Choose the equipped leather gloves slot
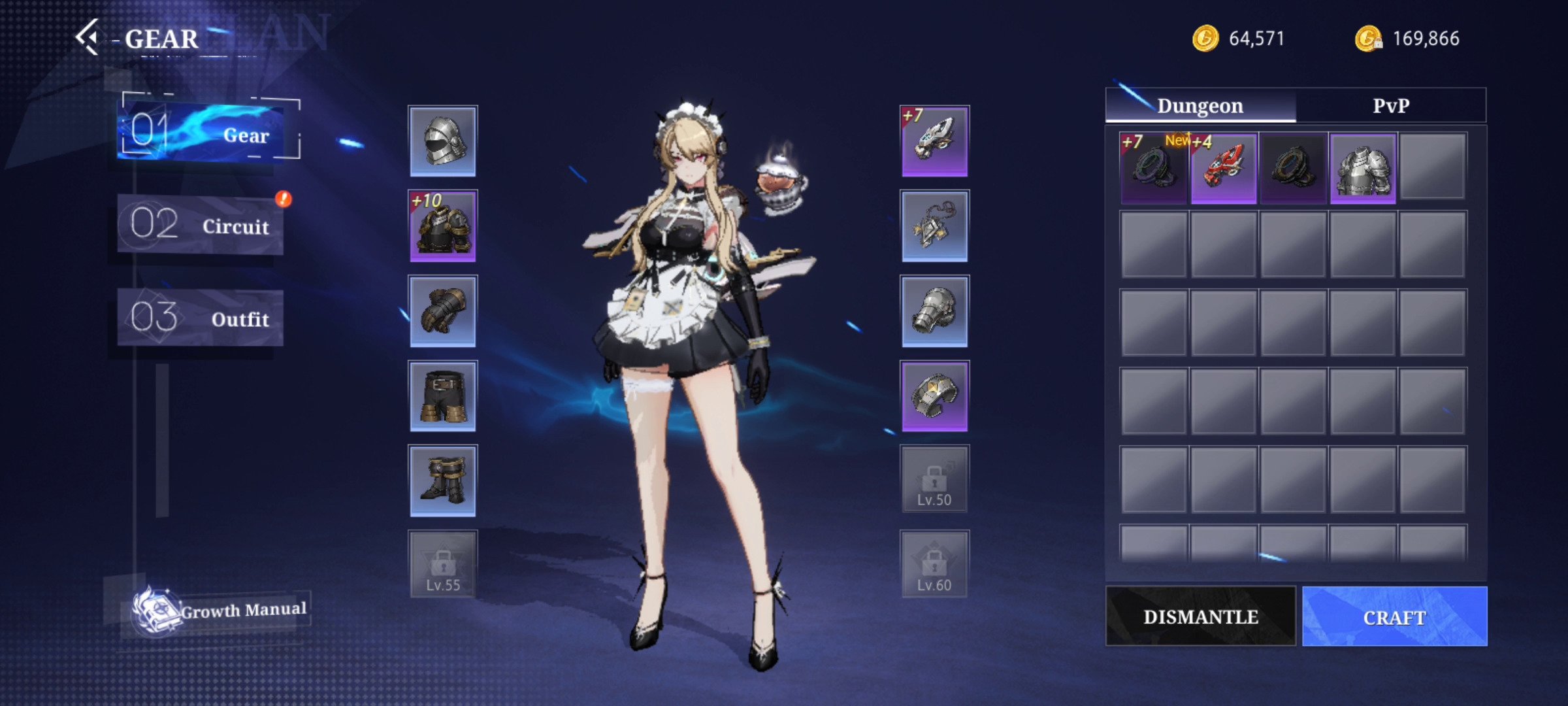 click(x=443, y=311)
